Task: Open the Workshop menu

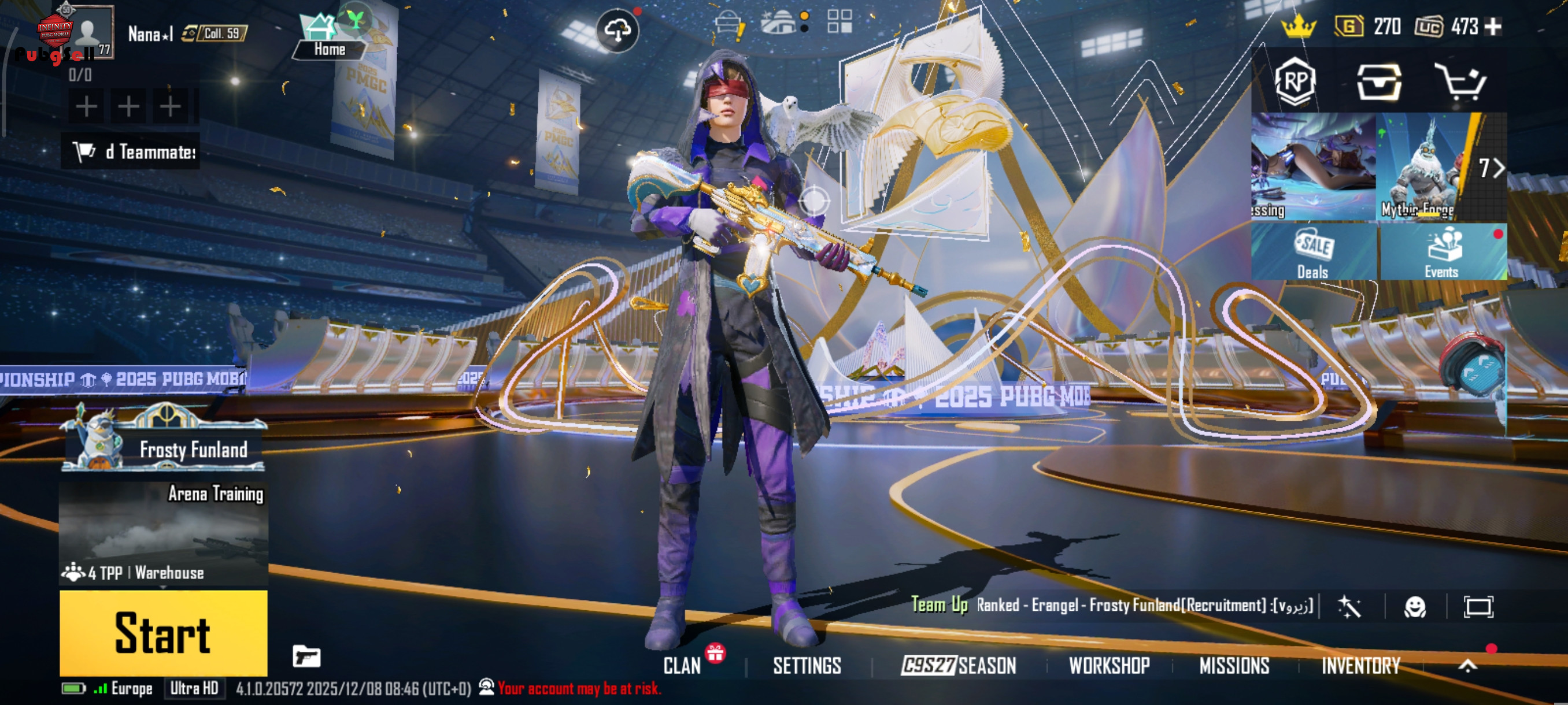Action: (1109, 666)
